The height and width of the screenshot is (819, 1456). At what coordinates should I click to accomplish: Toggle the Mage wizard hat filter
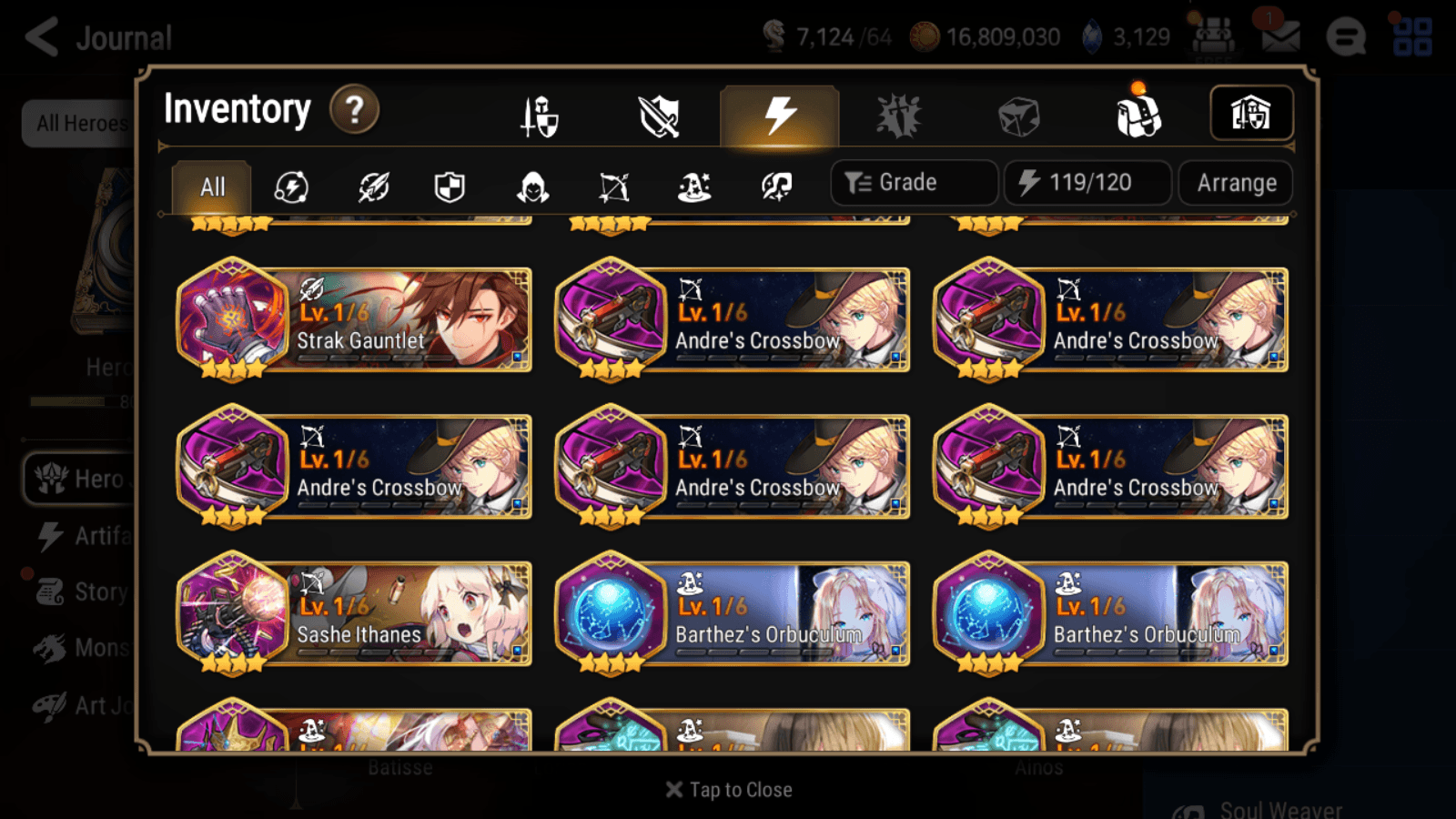pos(694,187)
